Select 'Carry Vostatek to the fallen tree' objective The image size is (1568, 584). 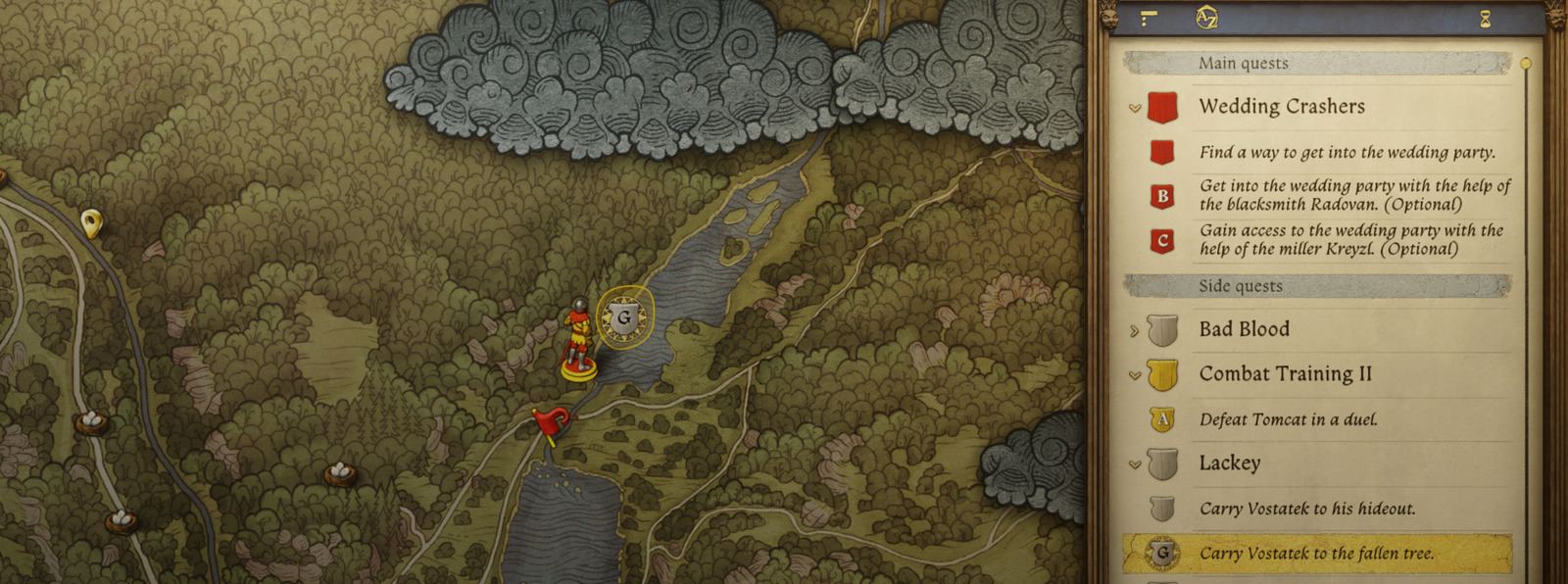click(1316, 554)
